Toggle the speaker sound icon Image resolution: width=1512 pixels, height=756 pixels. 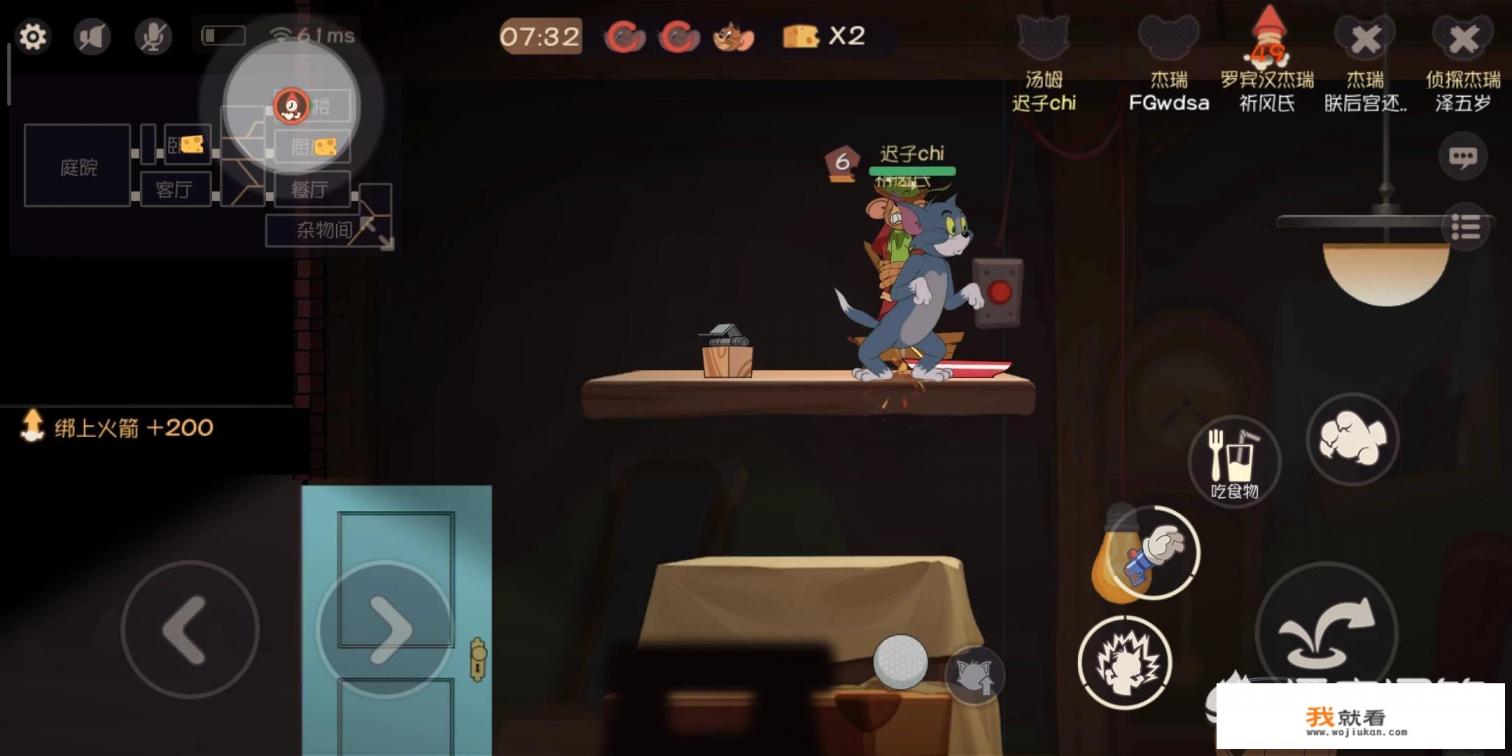92,37
